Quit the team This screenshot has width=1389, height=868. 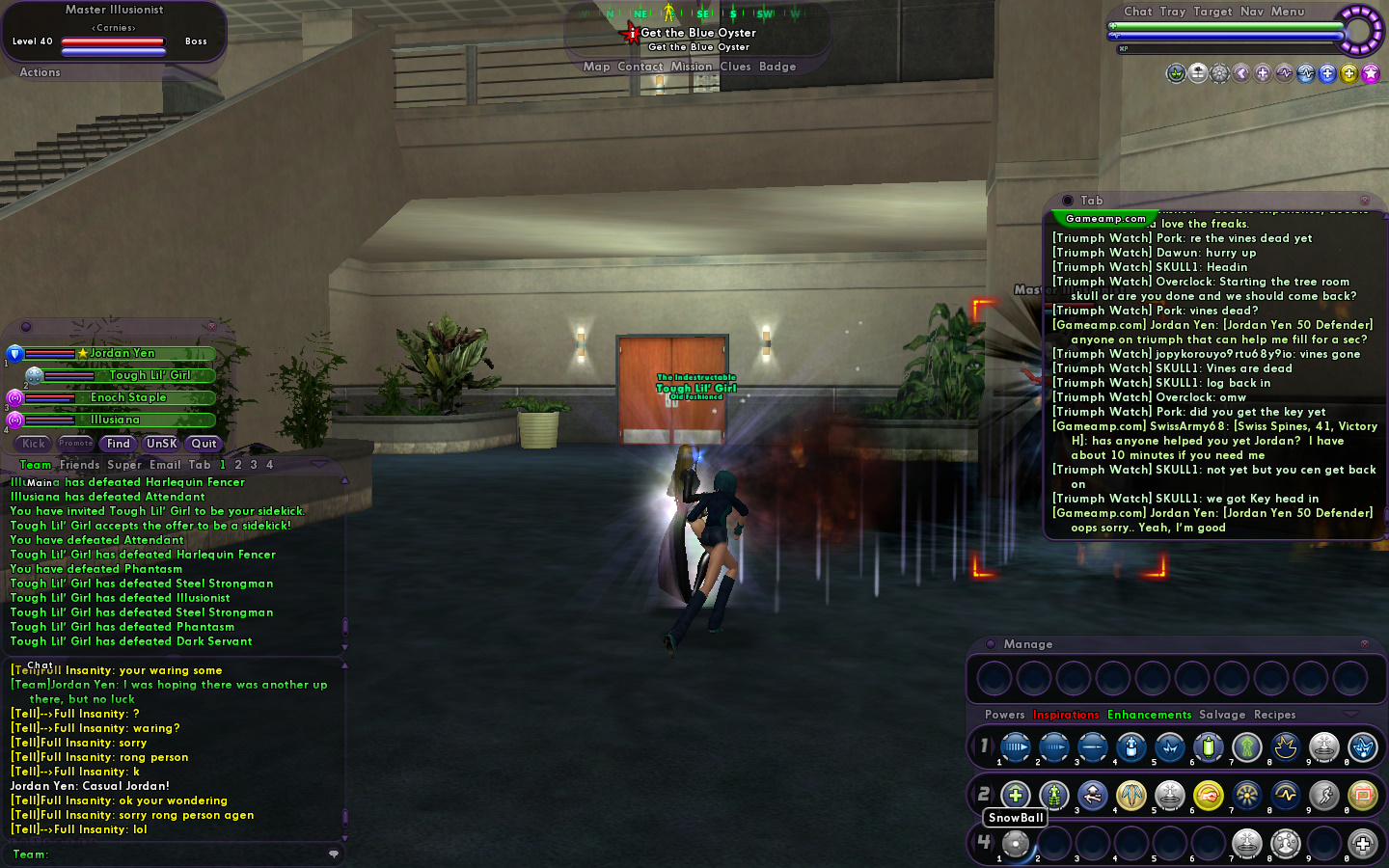coord(204,444)
